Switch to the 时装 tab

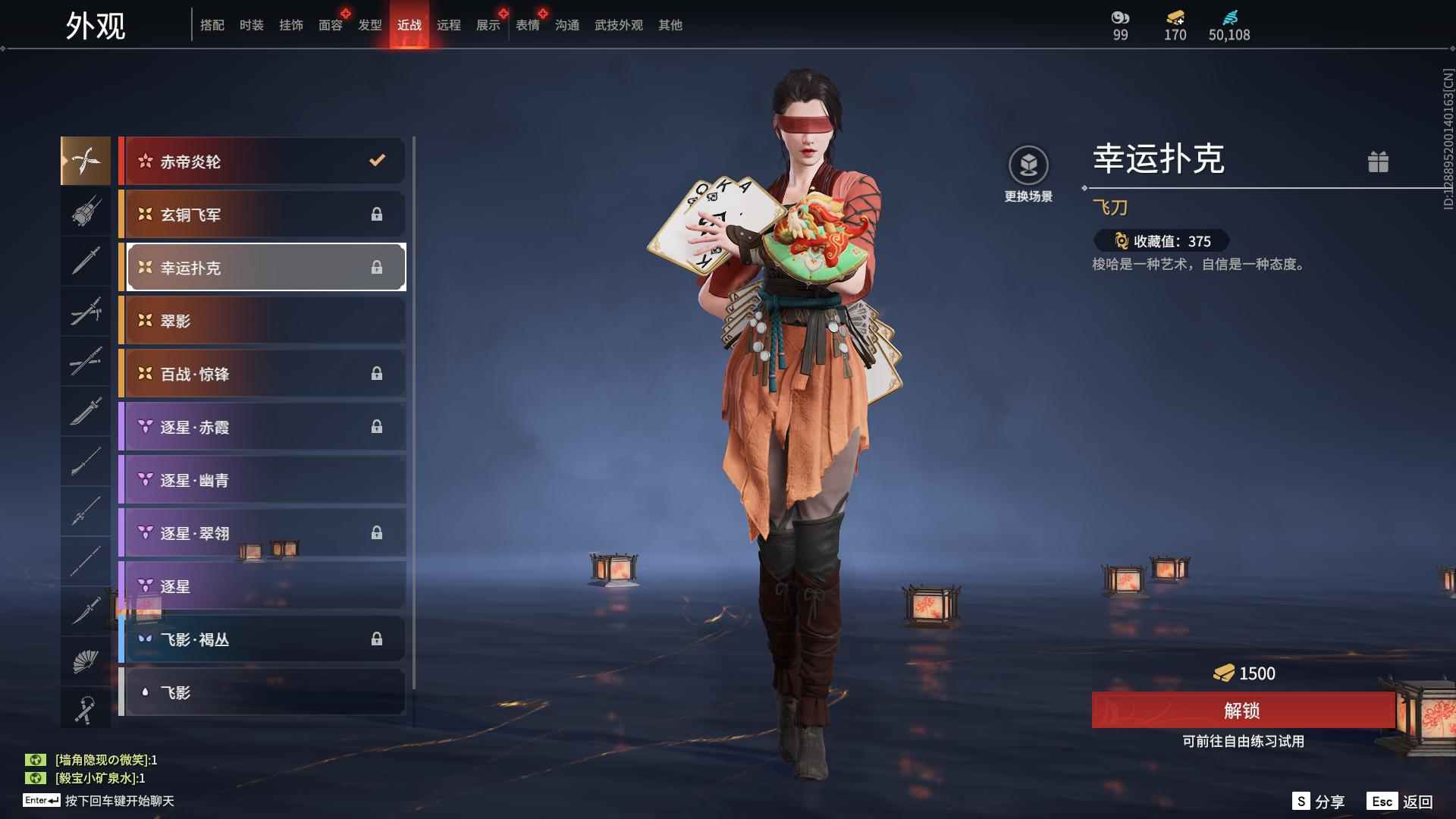[252, 25]
